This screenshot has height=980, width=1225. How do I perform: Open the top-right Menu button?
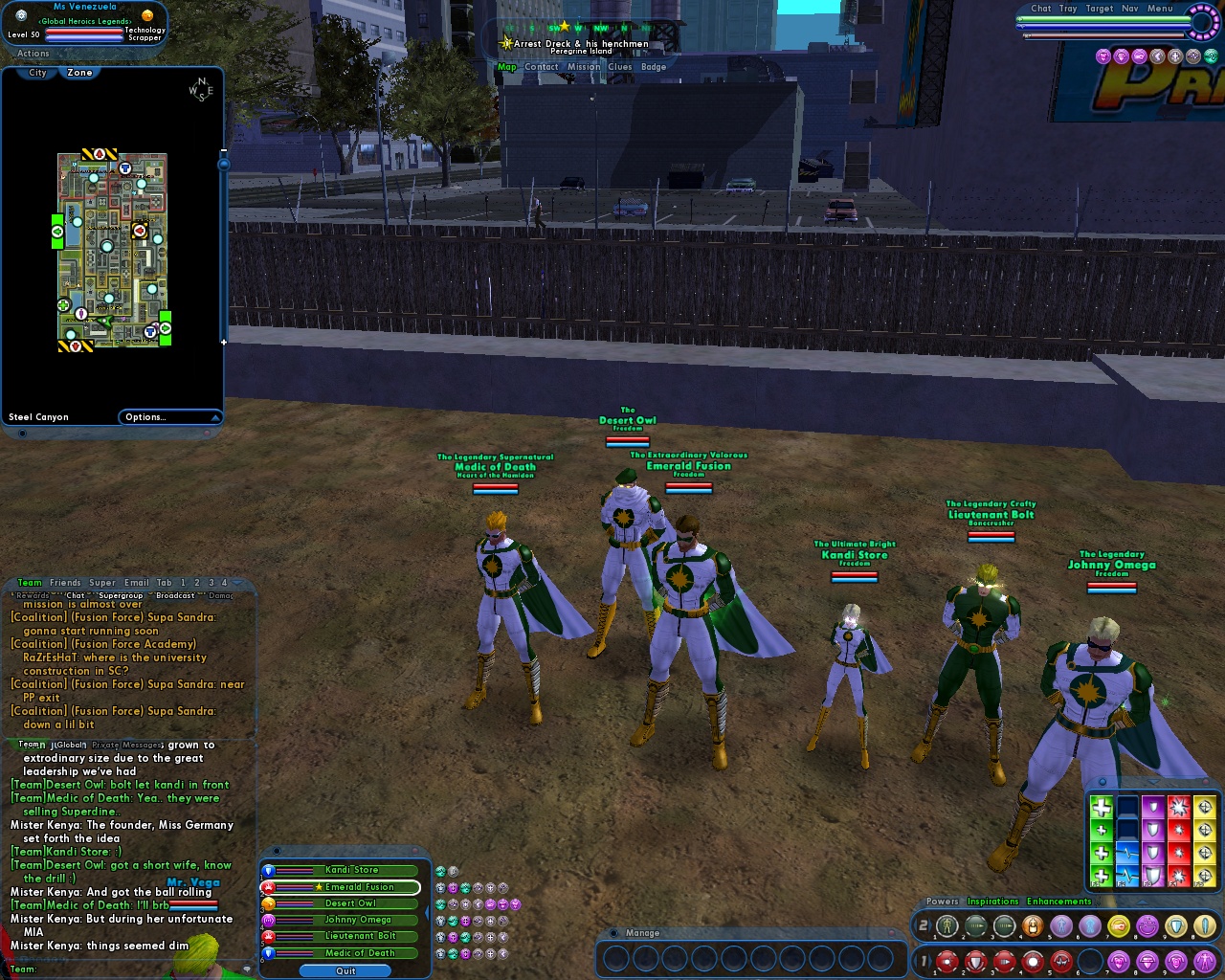pos(1160,9)
